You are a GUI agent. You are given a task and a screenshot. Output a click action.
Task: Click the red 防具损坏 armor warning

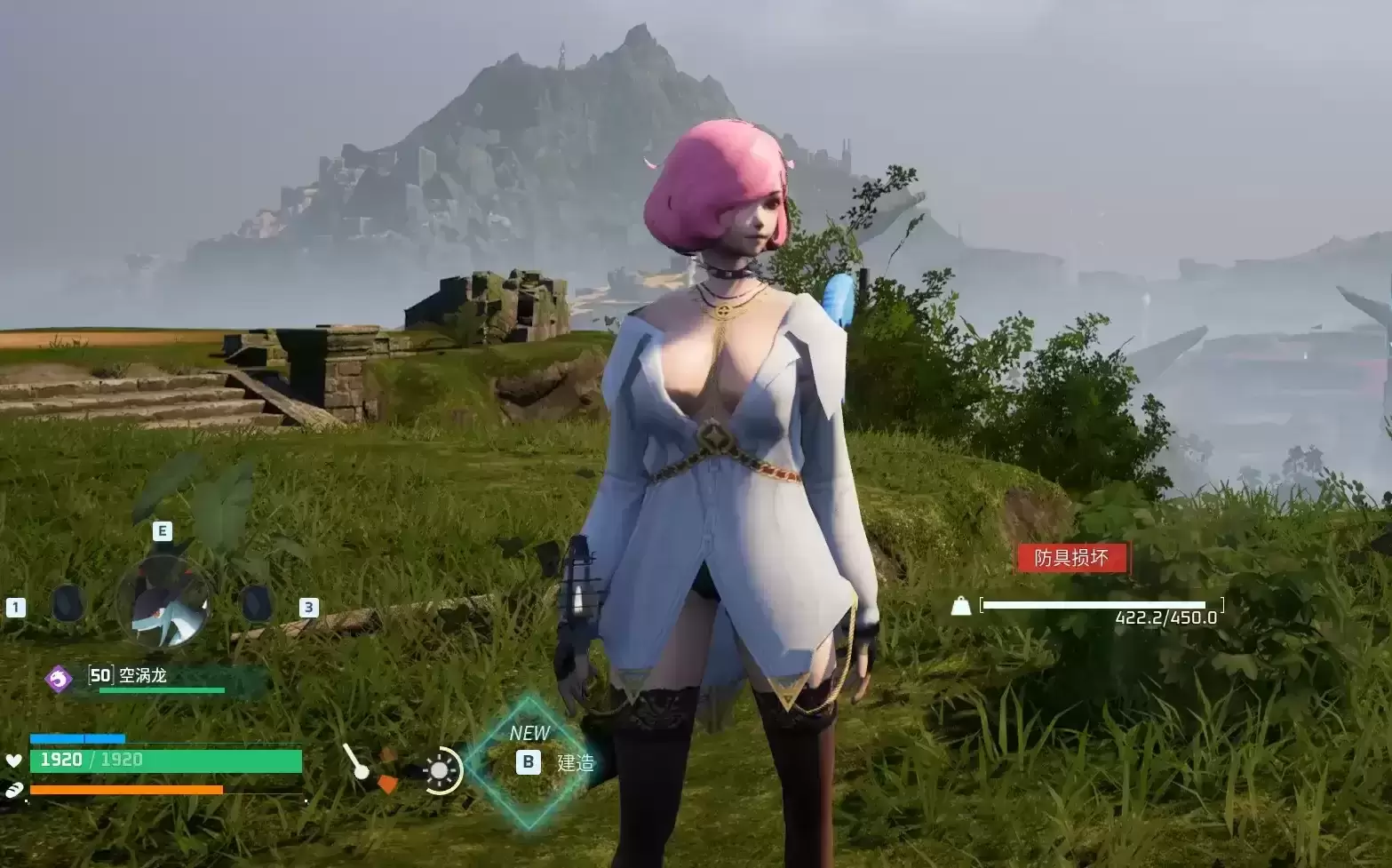[1072, 558]
